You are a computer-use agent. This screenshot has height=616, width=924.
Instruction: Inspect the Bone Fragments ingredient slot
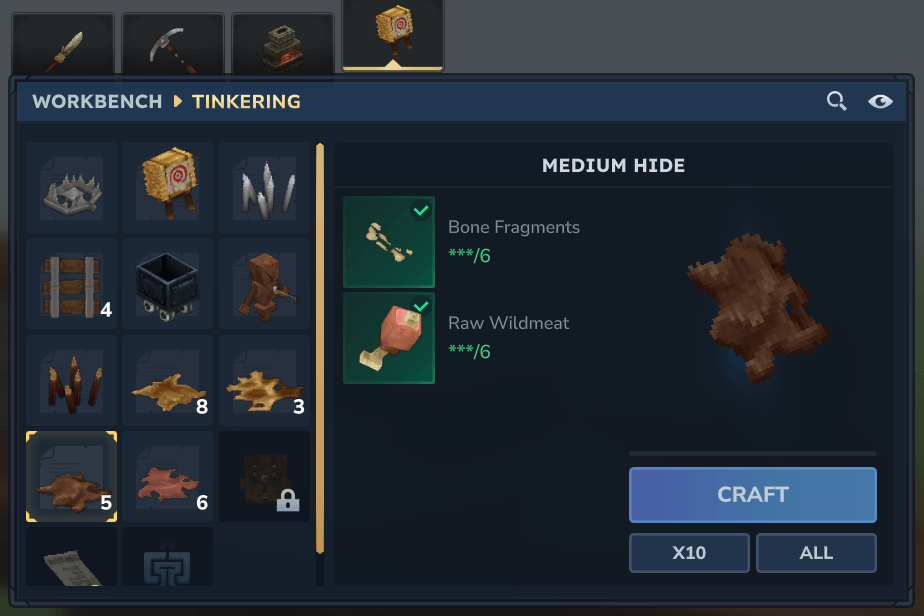point(389,242)
